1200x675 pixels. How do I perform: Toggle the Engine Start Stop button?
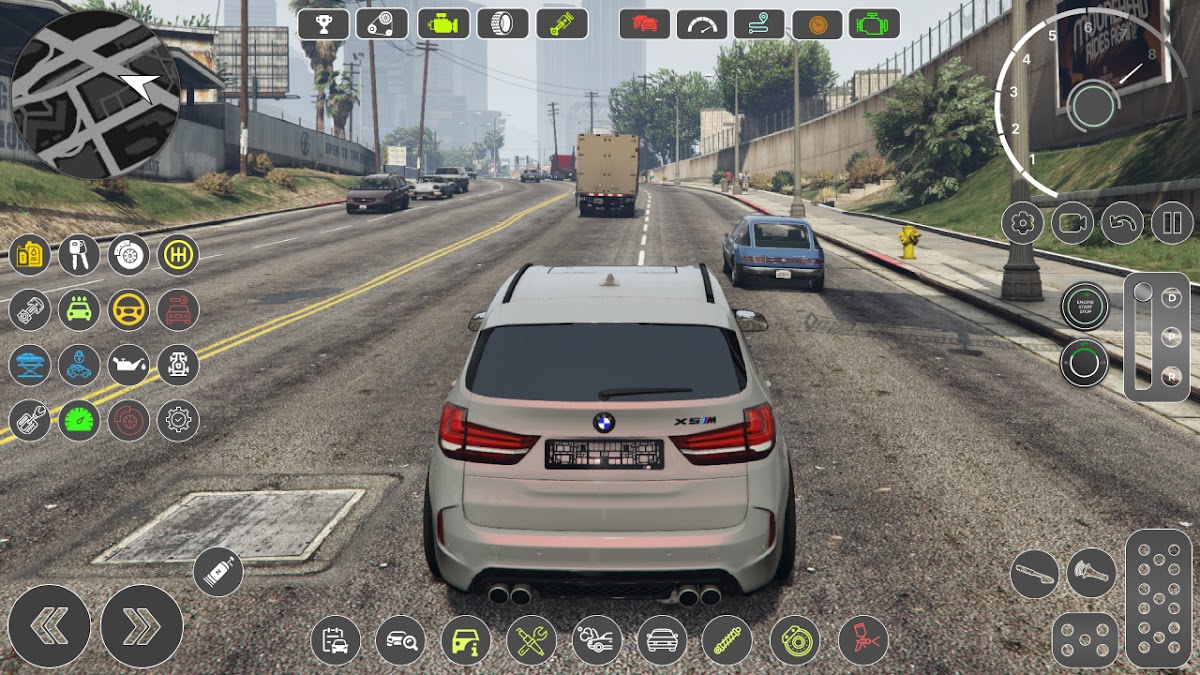(1085, 306)
